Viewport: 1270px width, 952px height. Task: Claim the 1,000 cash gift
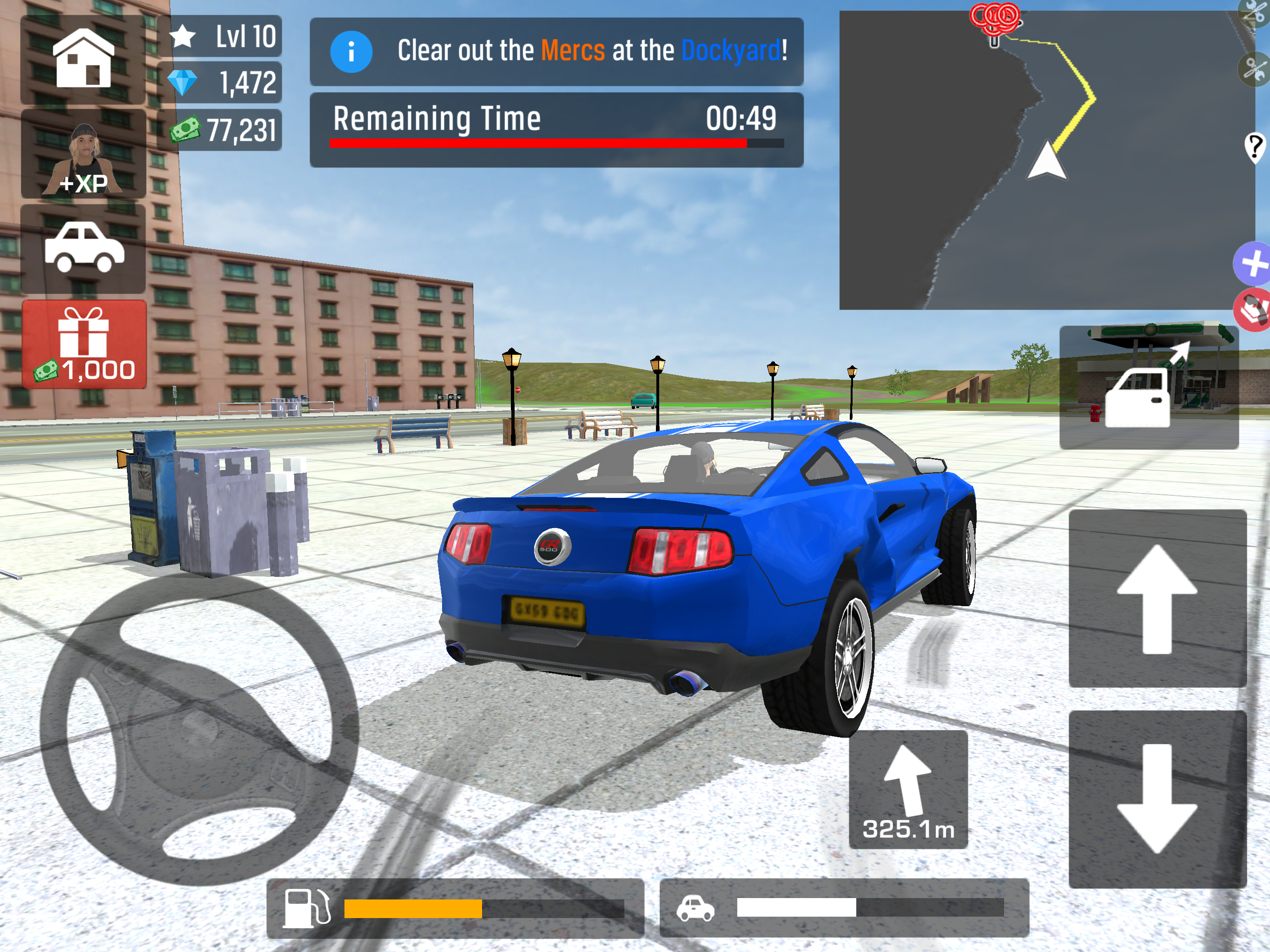(85, 344)
